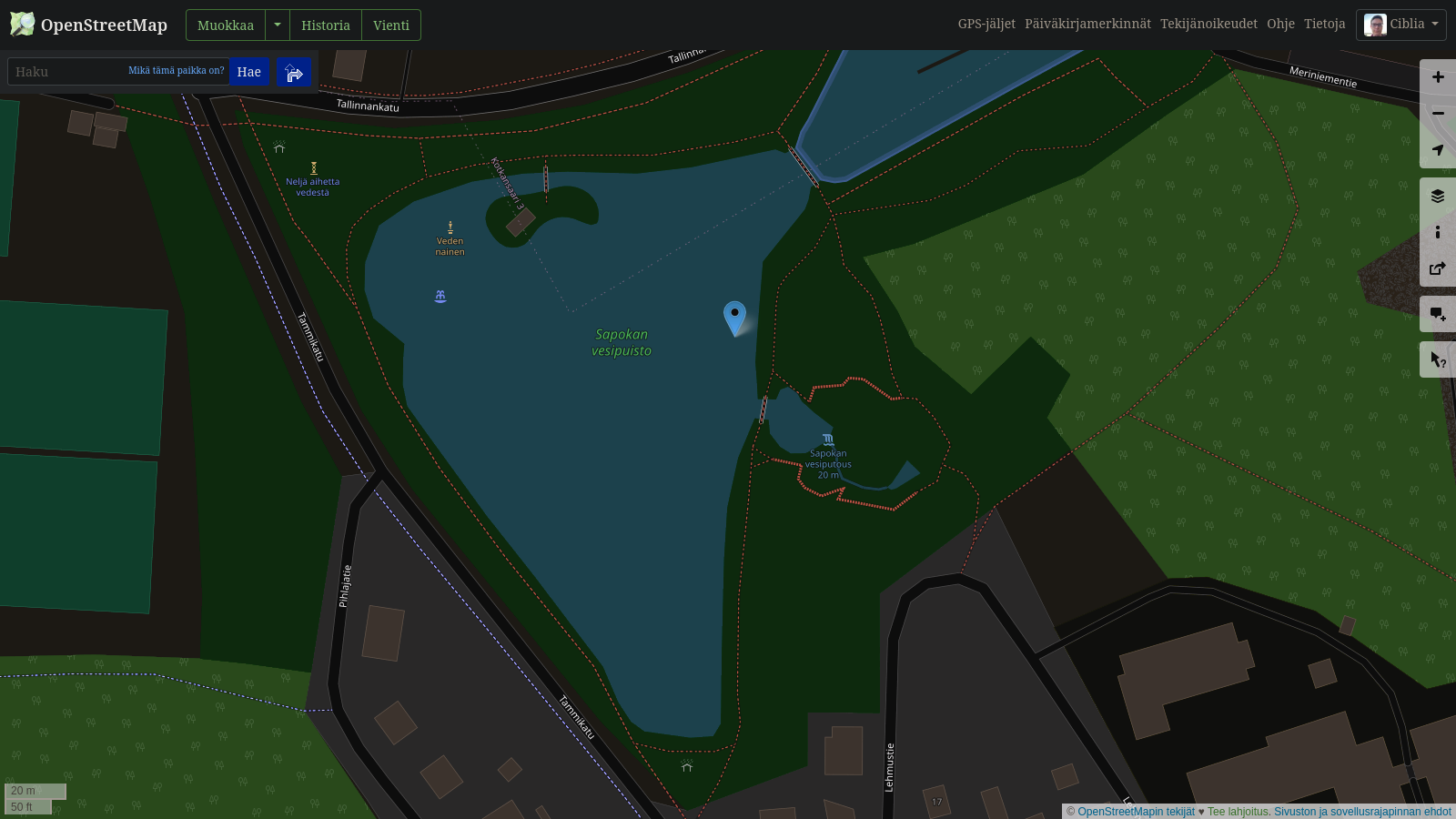Viewport: 1456px width, 819px height.
Task: Open the map layers panel icon
Action: pos(1438,195)
